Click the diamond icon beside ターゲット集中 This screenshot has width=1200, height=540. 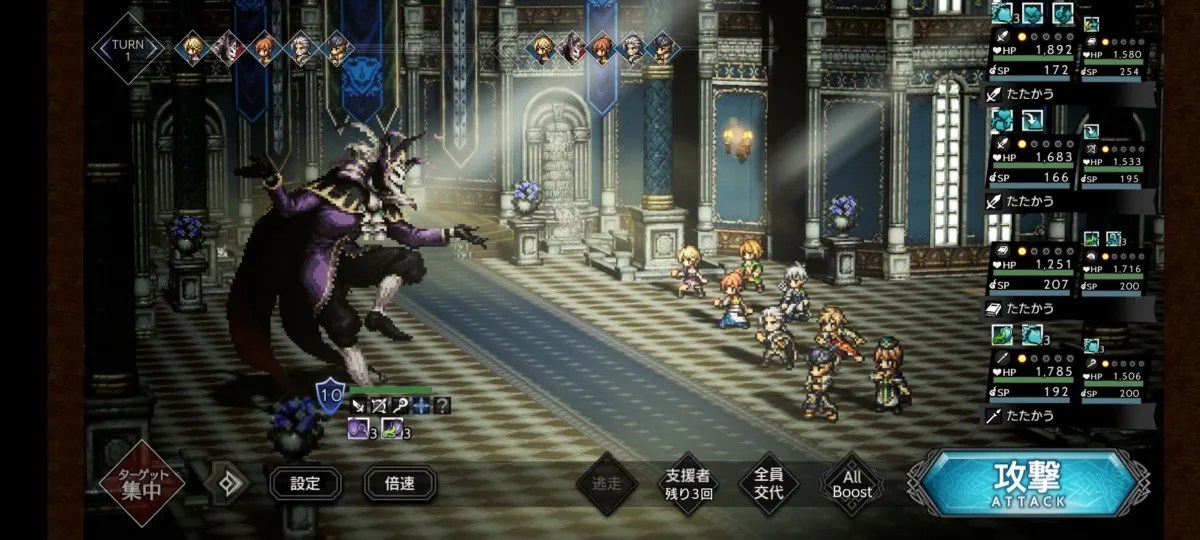227,484
